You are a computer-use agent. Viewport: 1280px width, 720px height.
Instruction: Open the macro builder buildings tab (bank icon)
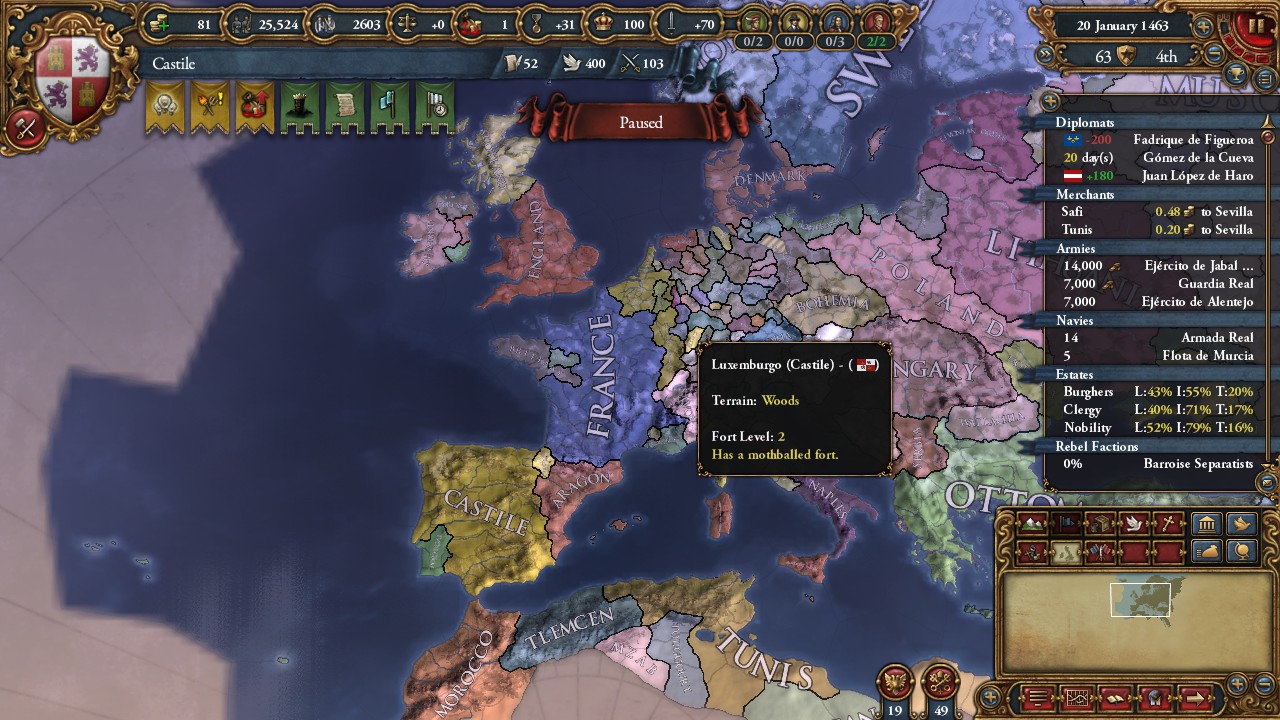tap(1206, 524)
